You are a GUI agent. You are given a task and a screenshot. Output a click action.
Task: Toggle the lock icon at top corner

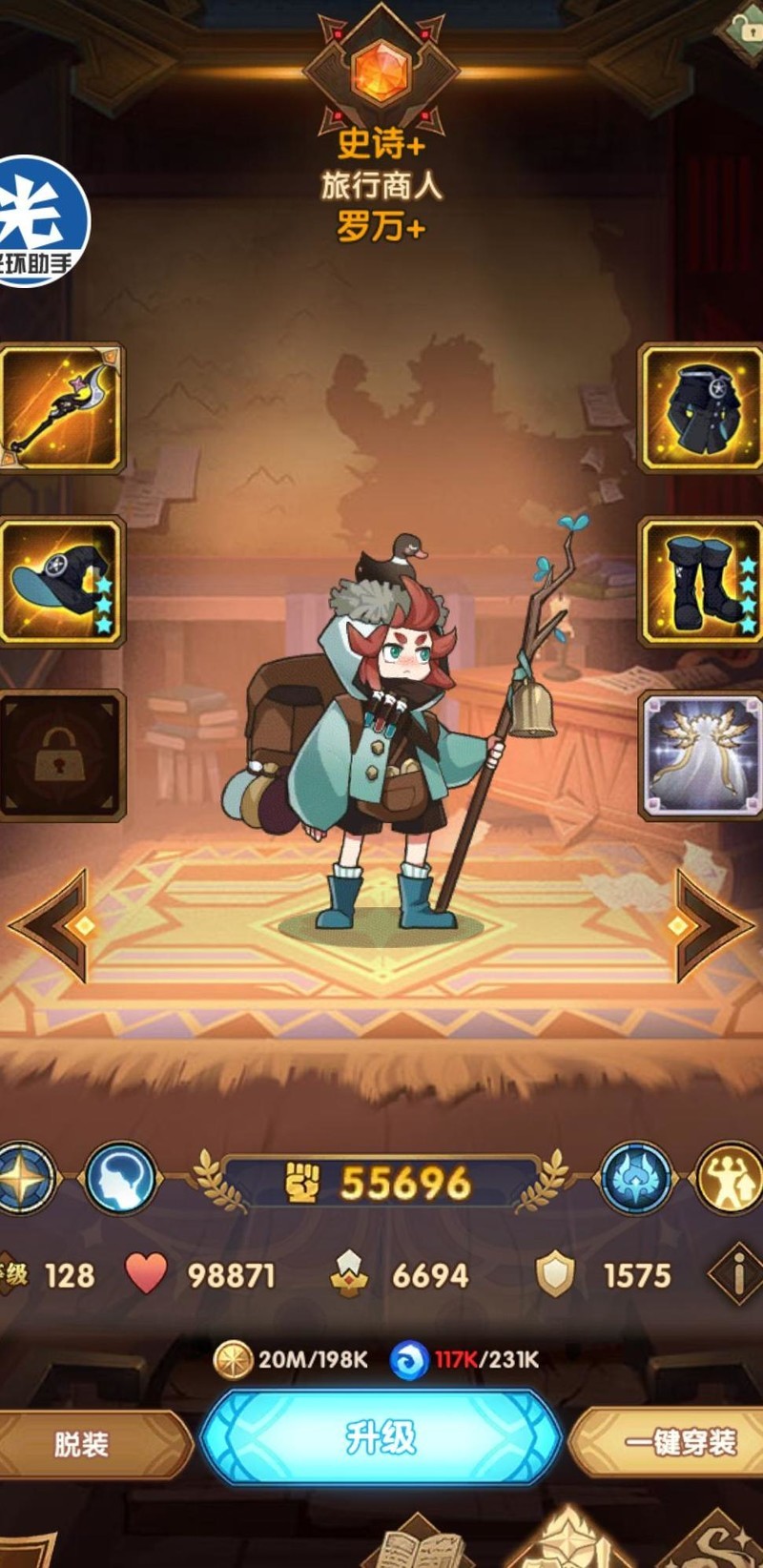[x=743, y=27]
